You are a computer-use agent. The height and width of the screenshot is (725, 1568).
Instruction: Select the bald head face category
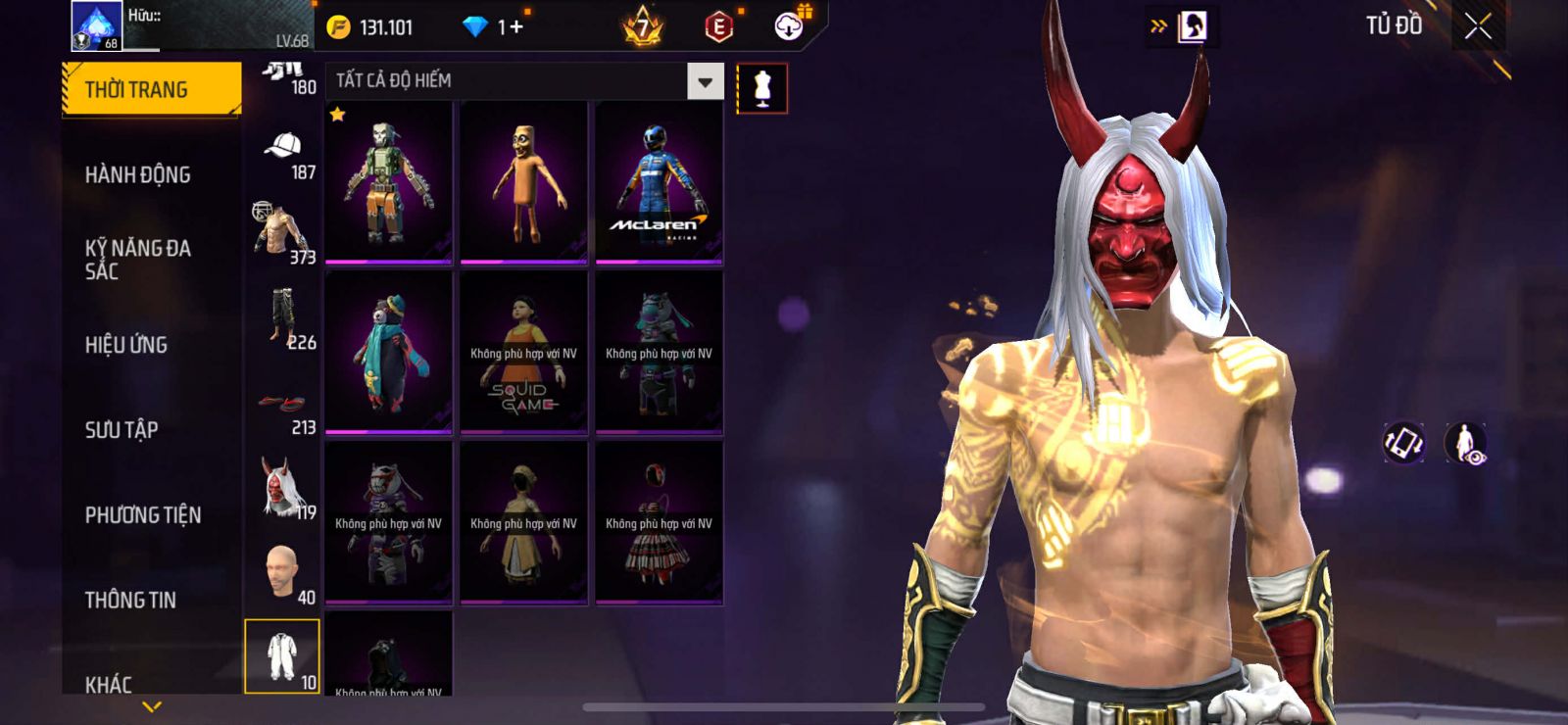point(283,573)
